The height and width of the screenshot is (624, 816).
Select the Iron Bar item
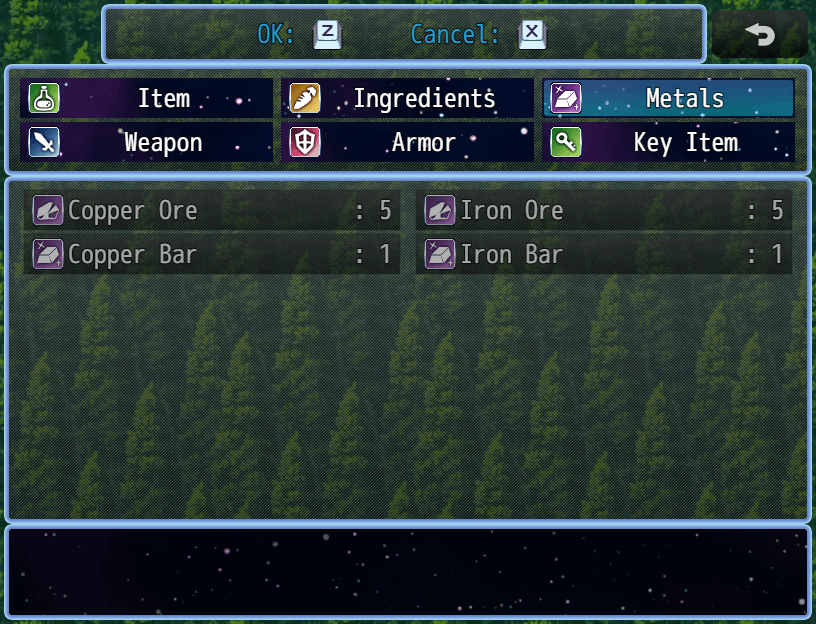[x=604, y=255]
